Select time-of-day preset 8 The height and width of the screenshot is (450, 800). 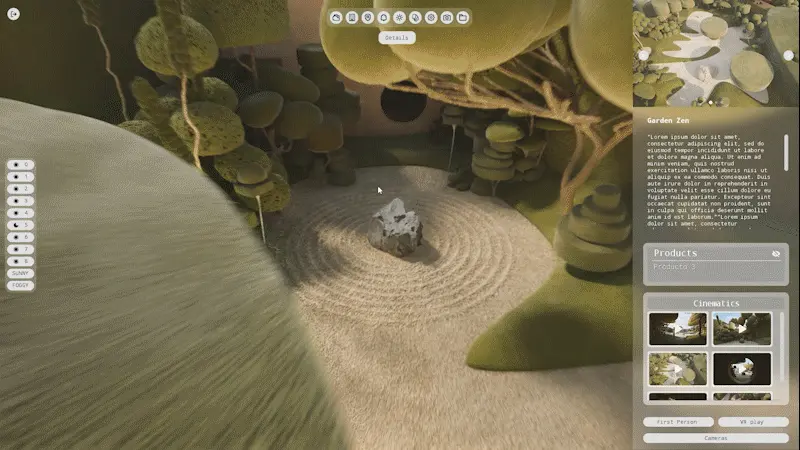(x=21, y=261)
